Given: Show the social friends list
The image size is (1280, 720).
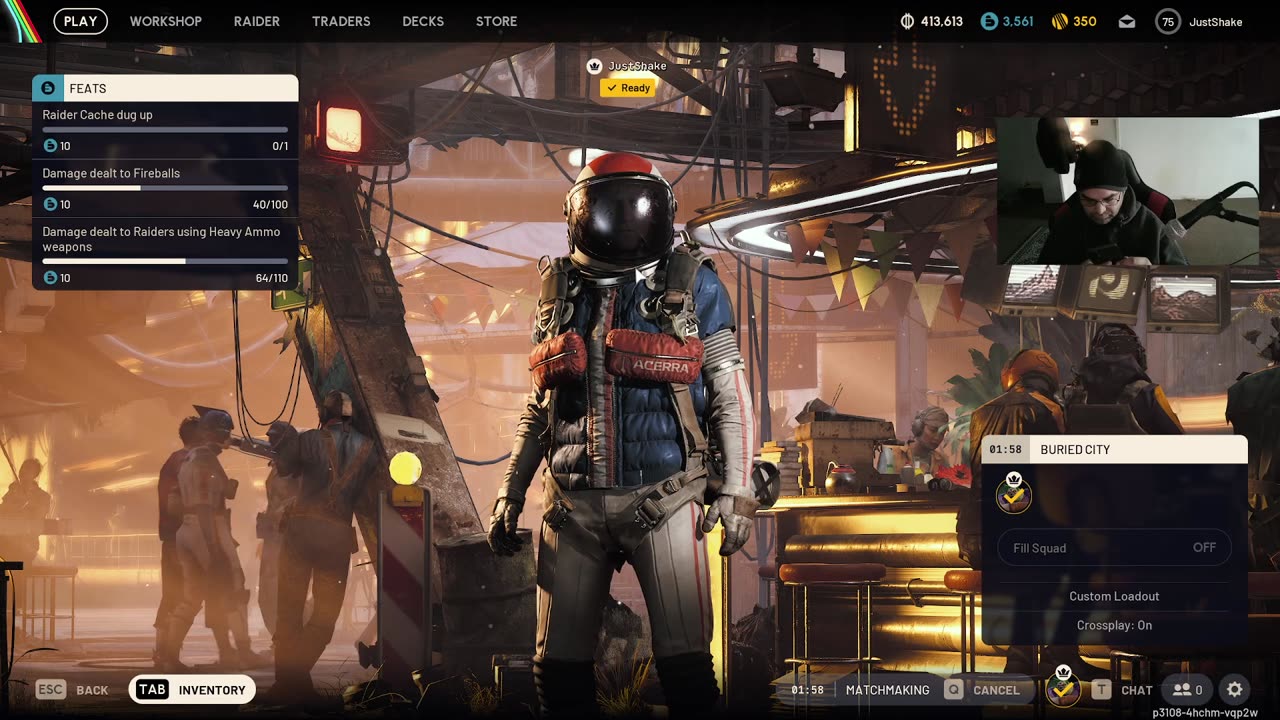Looking at the screenshot, I should (1187, 690).
